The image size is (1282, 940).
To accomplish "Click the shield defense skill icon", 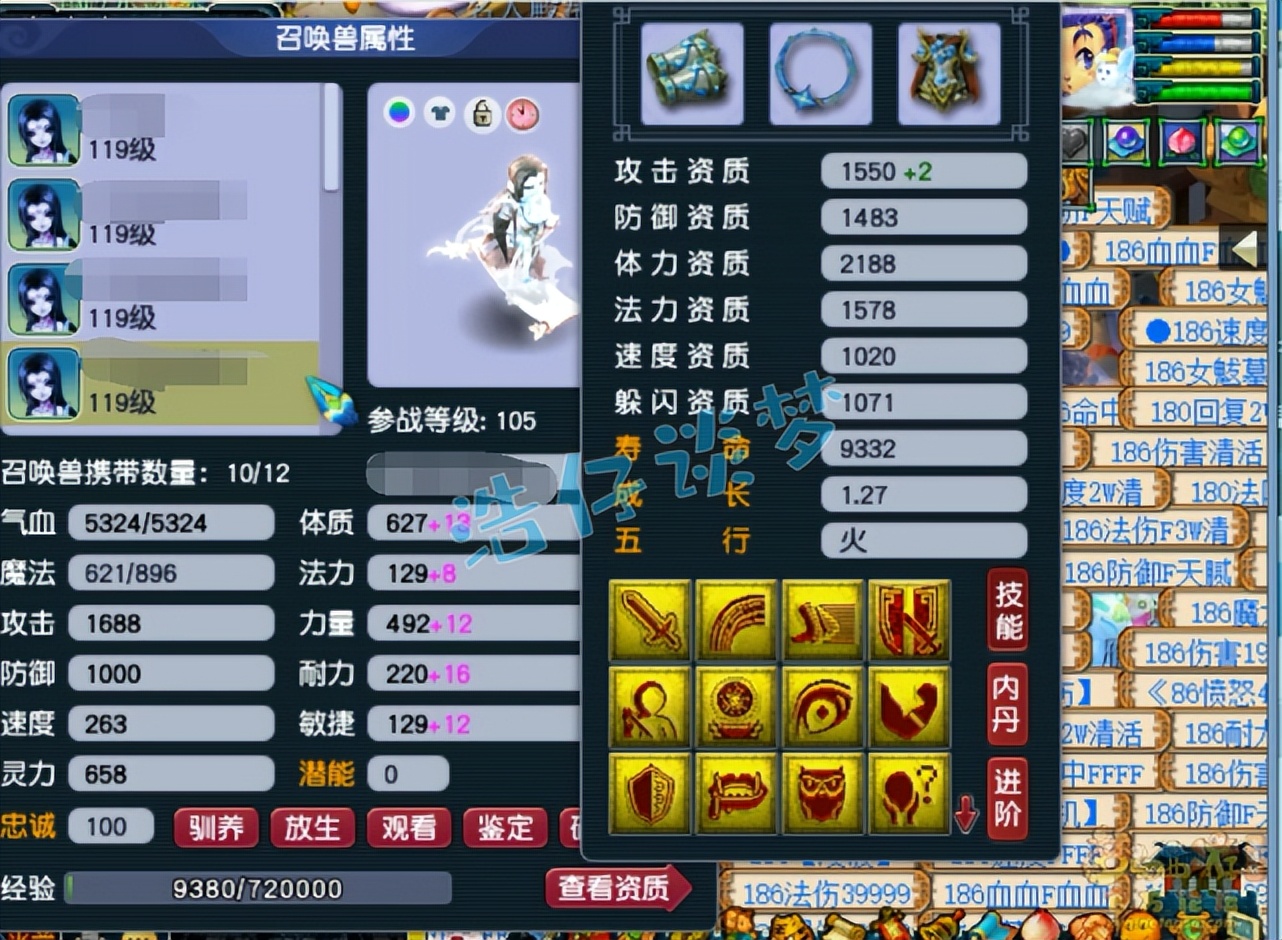I will pos(651,789).
